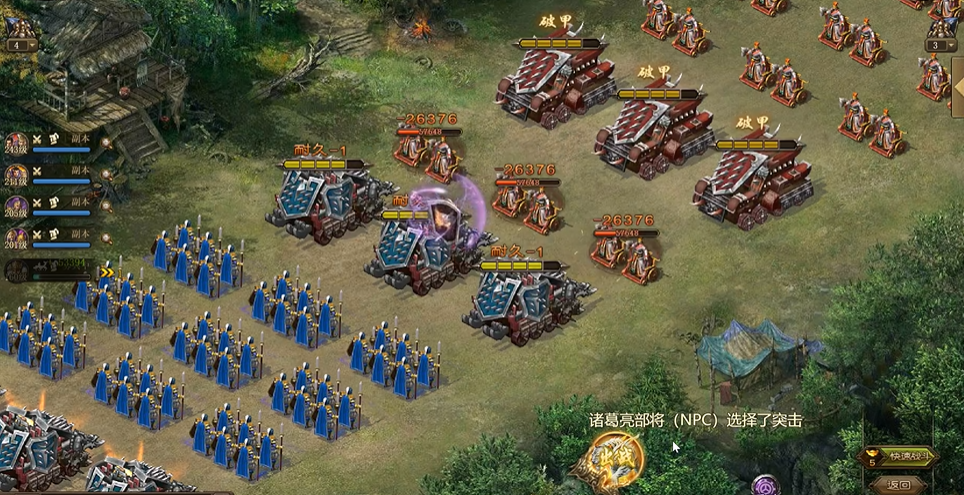This screenshot has width=964, height=495.
Task: Open the right army count dropdown showing 3
Action: [940, 45]
